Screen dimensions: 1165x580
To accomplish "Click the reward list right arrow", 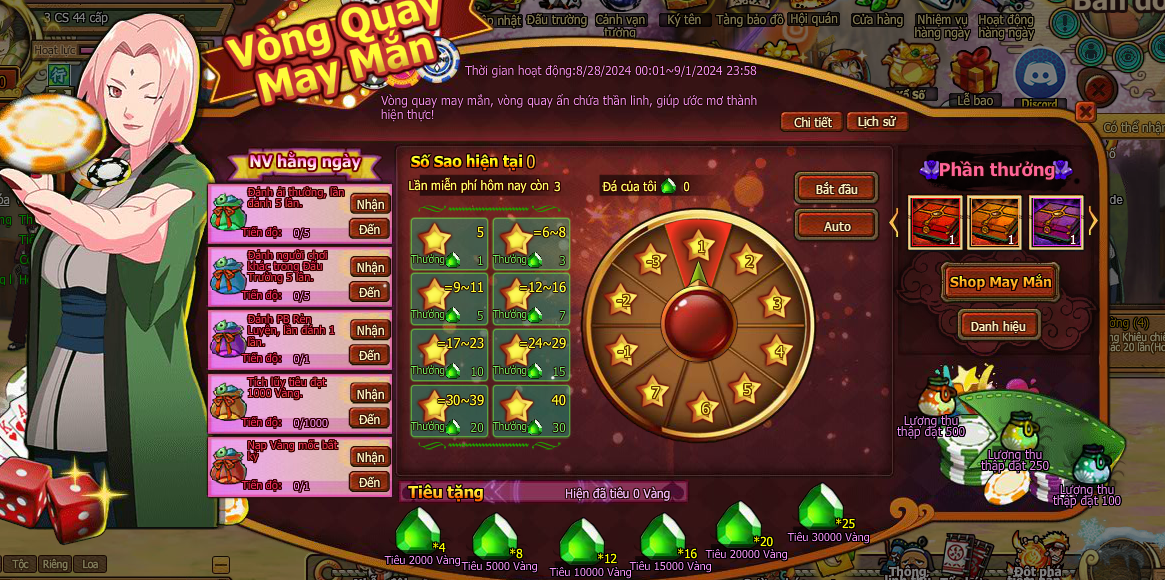I will point(1093,222).
